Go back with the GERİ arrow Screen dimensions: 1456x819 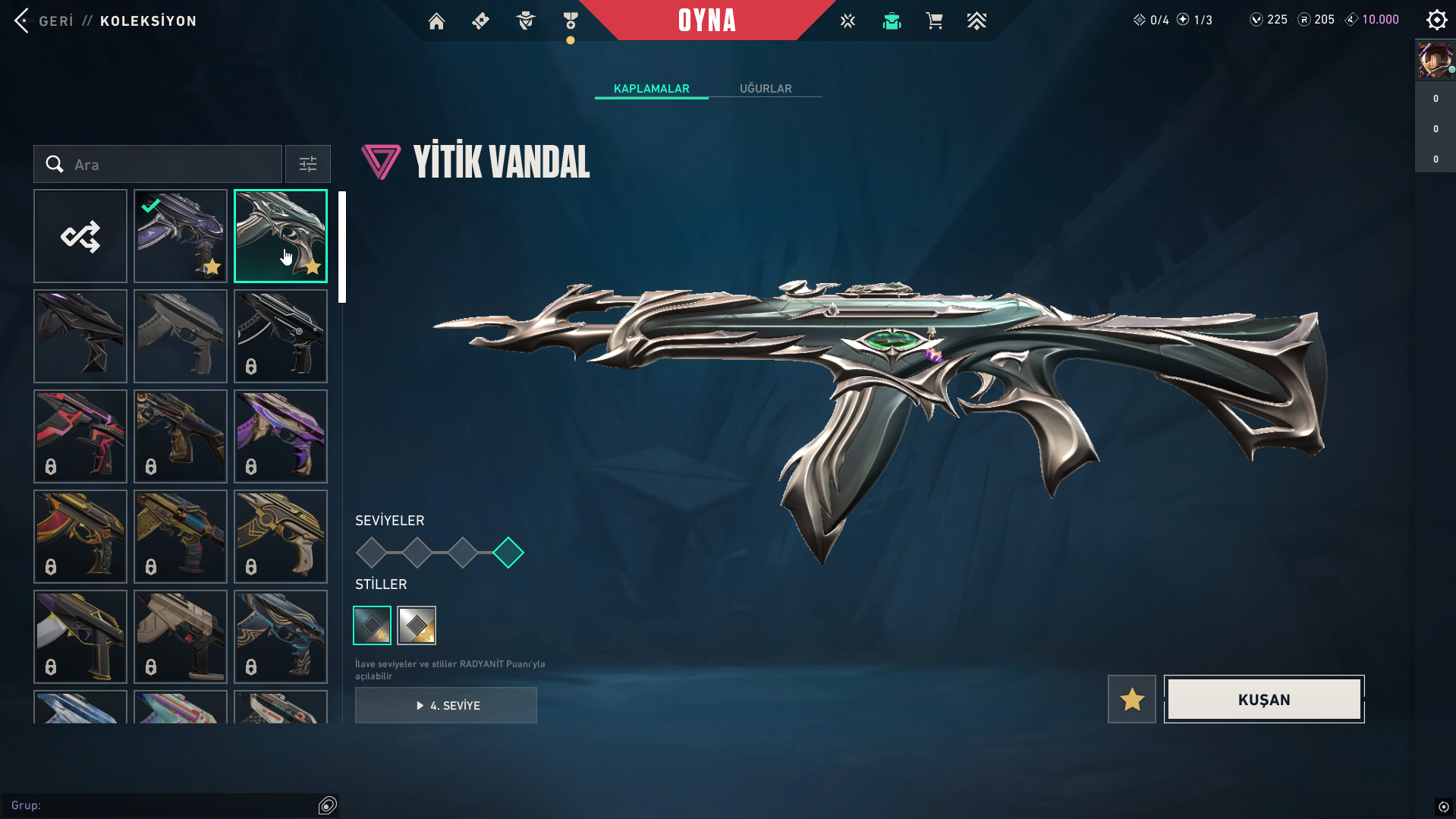[23, 20]
